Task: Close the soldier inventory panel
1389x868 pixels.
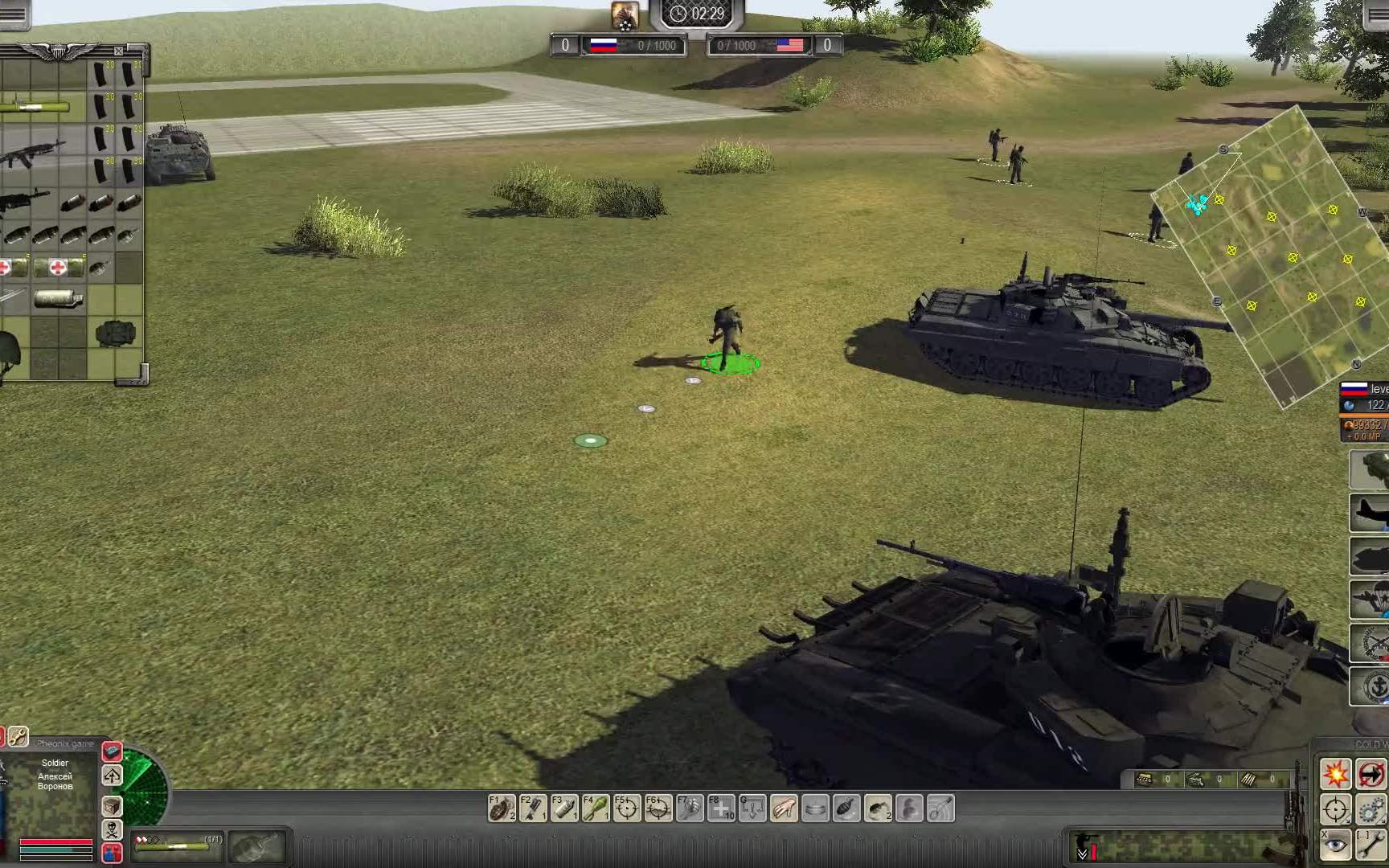Action: (x=118, y=51)
